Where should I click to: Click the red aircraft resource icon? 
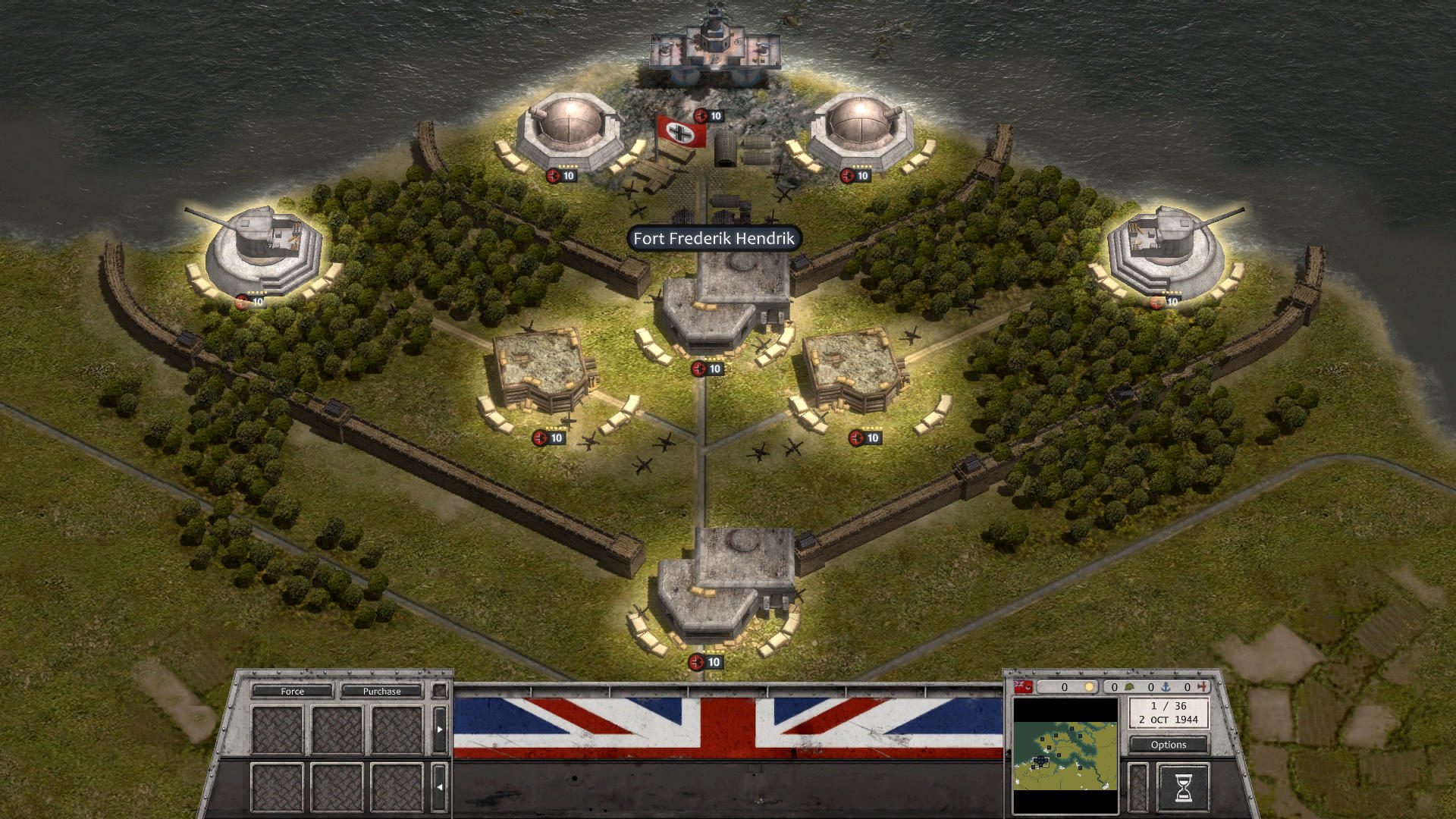[x=1202, y=687]
